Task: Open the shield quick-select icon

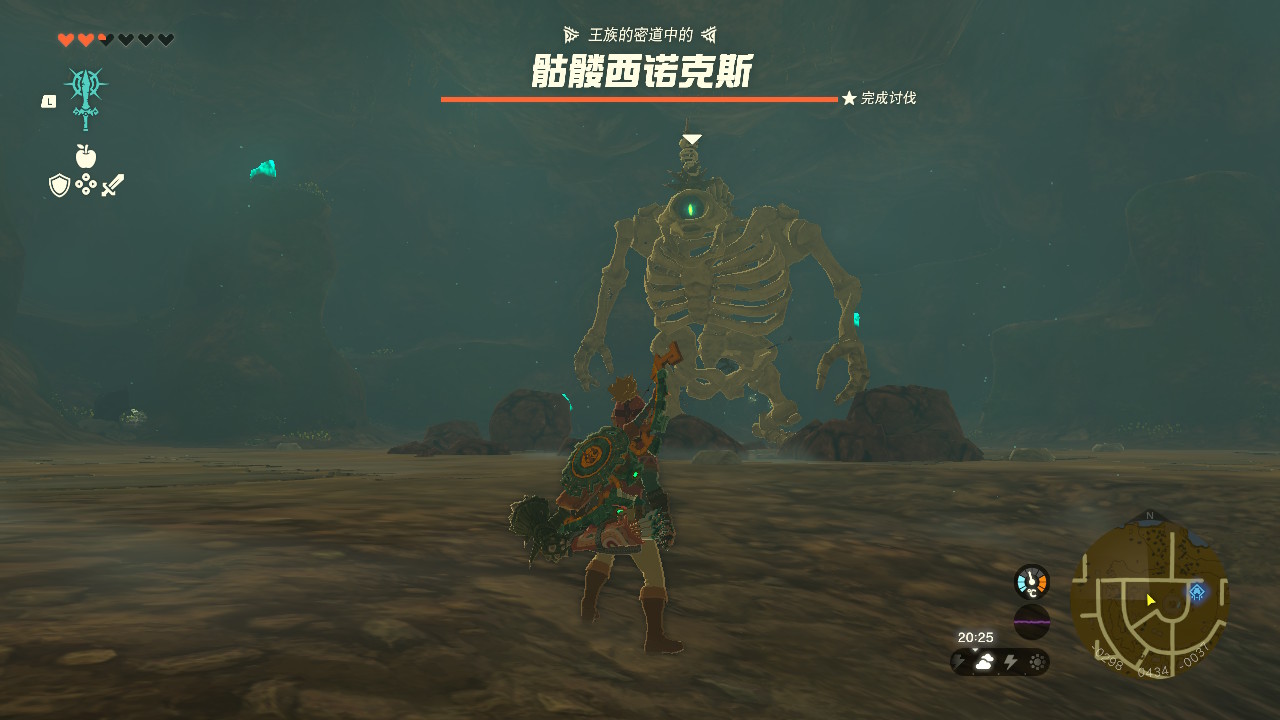Action: tap(59, 185)
